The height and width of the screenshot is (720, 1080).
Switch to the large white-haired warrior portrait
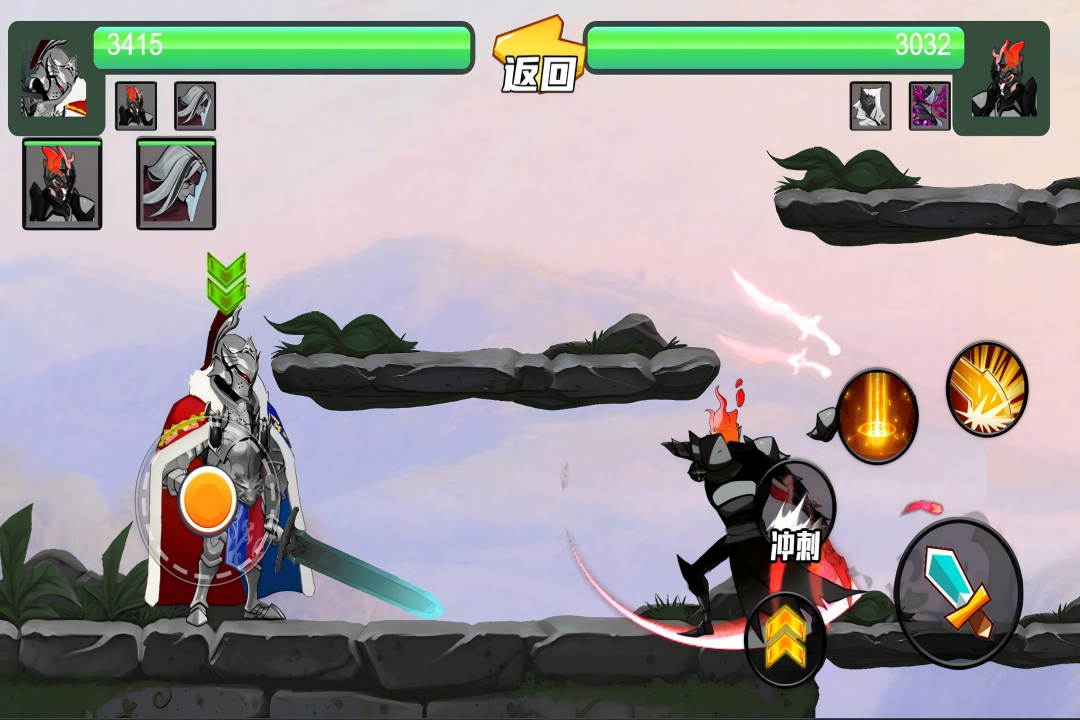point(176,185)
